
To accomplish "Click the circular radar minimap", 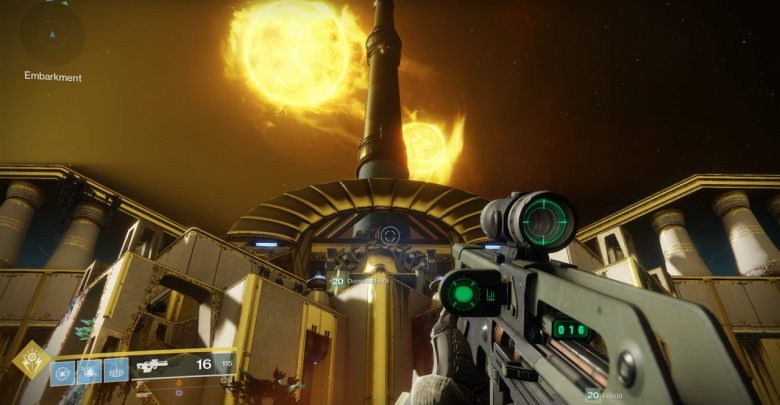I will pos(52,33).
